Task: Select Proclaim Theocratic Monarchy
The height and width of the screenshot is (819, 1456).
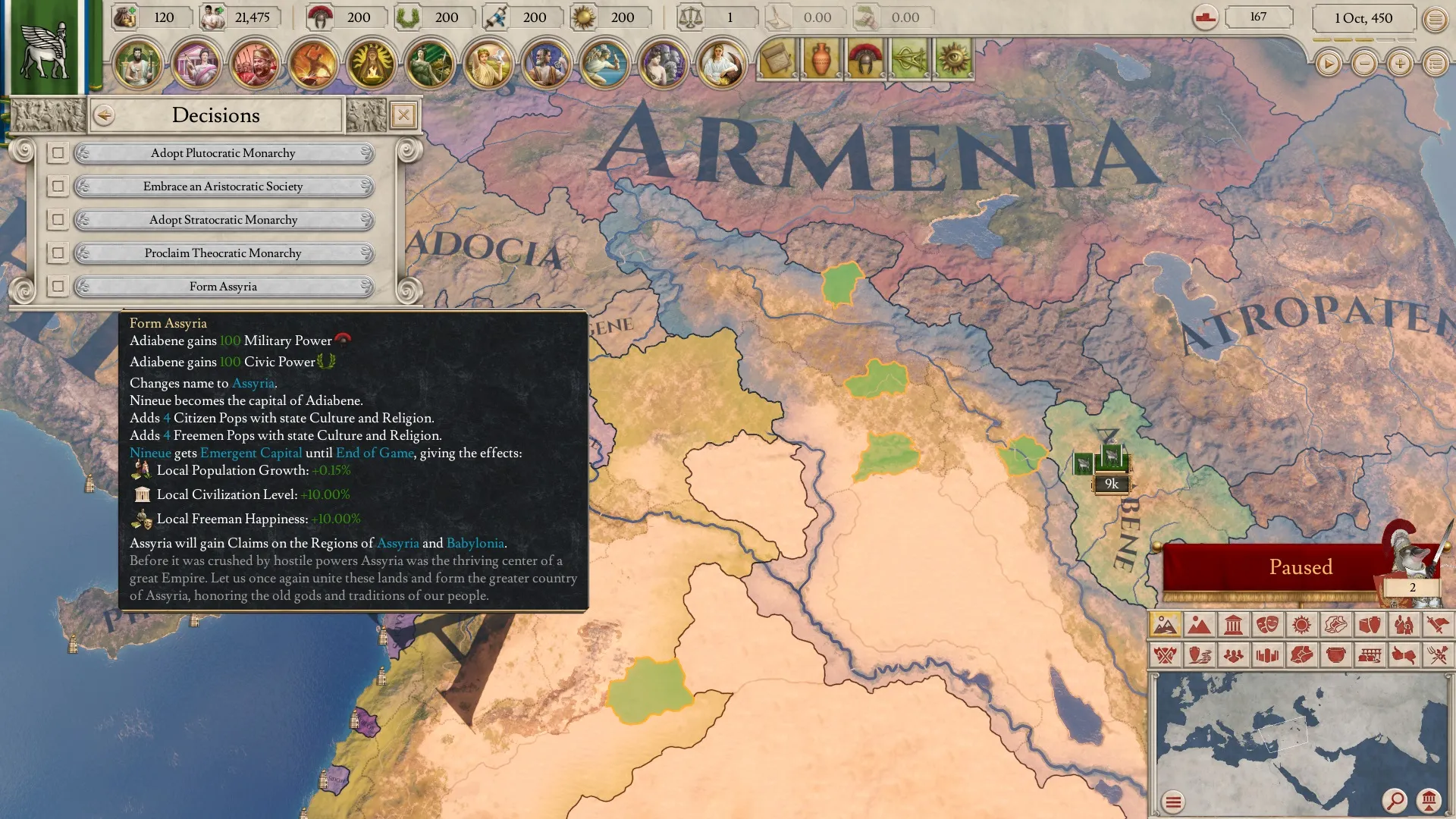Action: click(x=223, y=253)
